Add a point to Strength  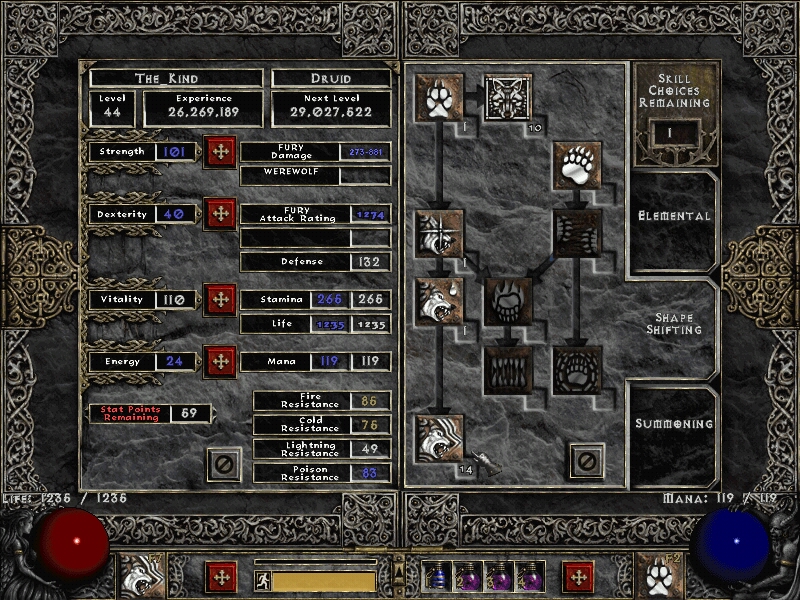[x=219, y=152]
